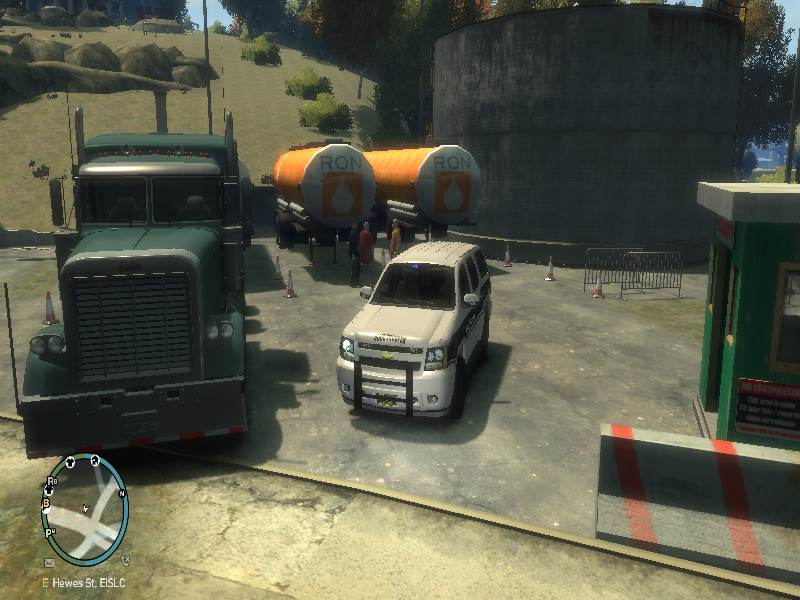800x600 pixels.
Task: Select the north N marker on radar
Action: (122, 494)
